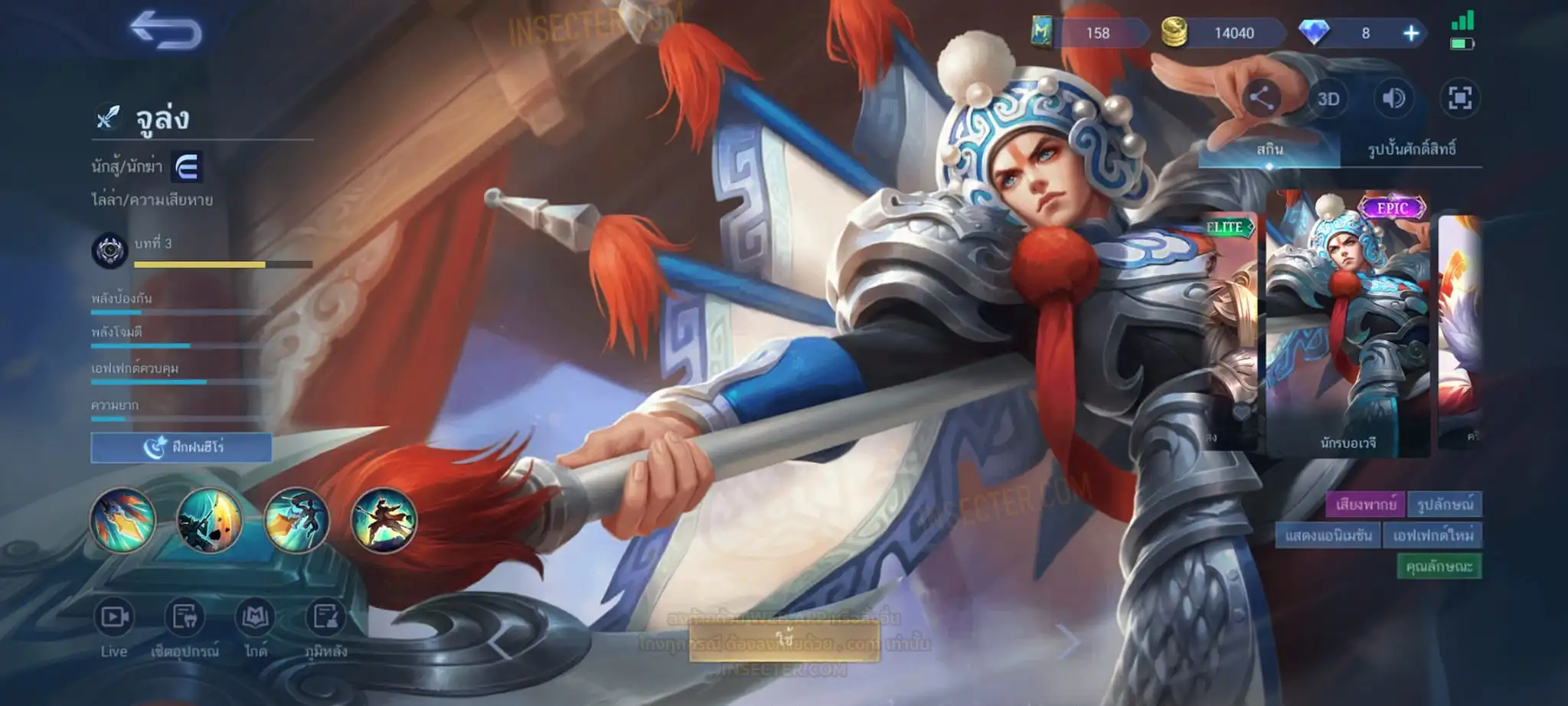The image size is (1568, 706).
Task: Select the green คุณลักษณะ tag
Action: [1439, 567]
